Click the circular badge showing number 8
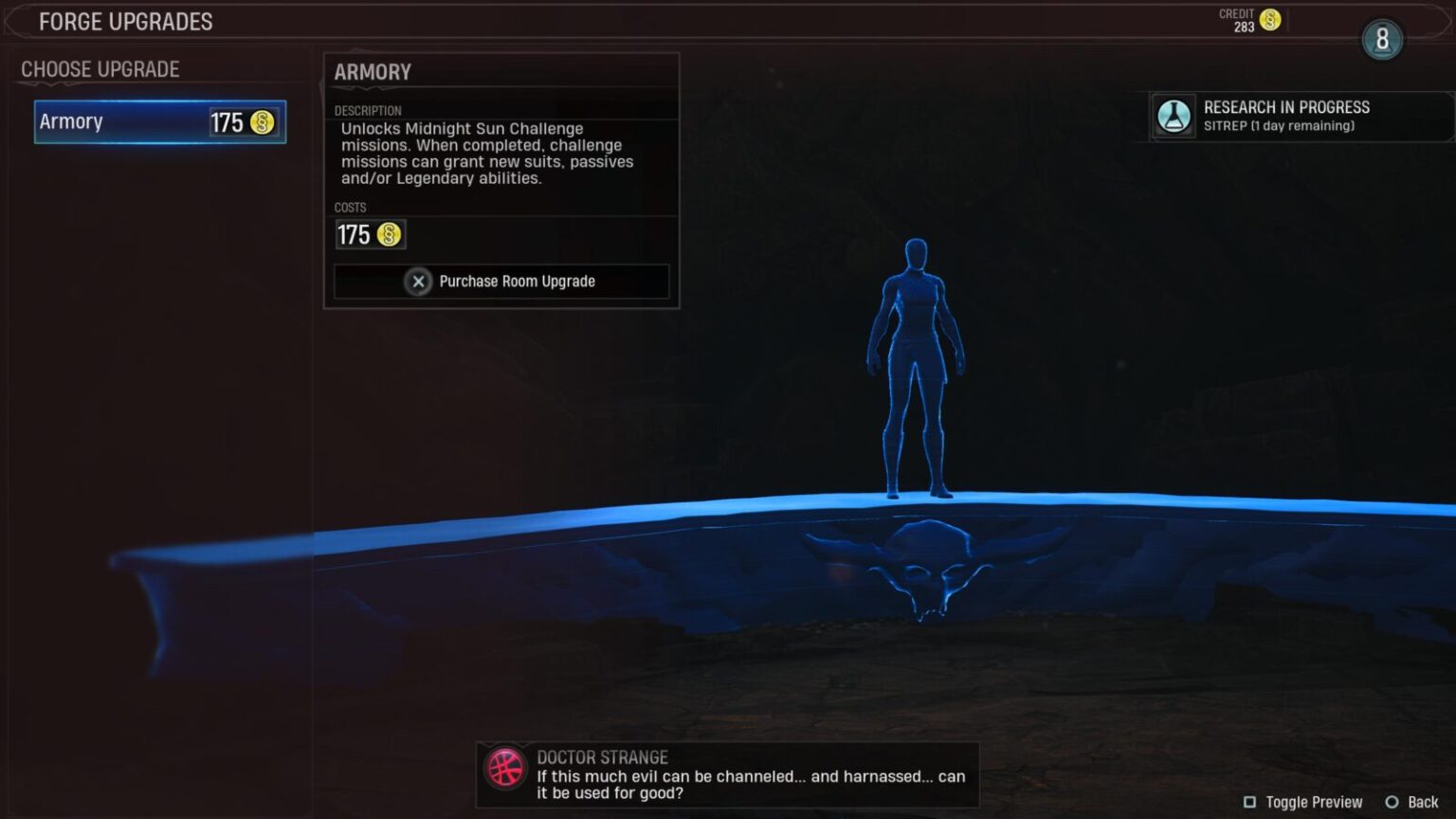This screenshot has height=819, width=1456. point(1382,40)
